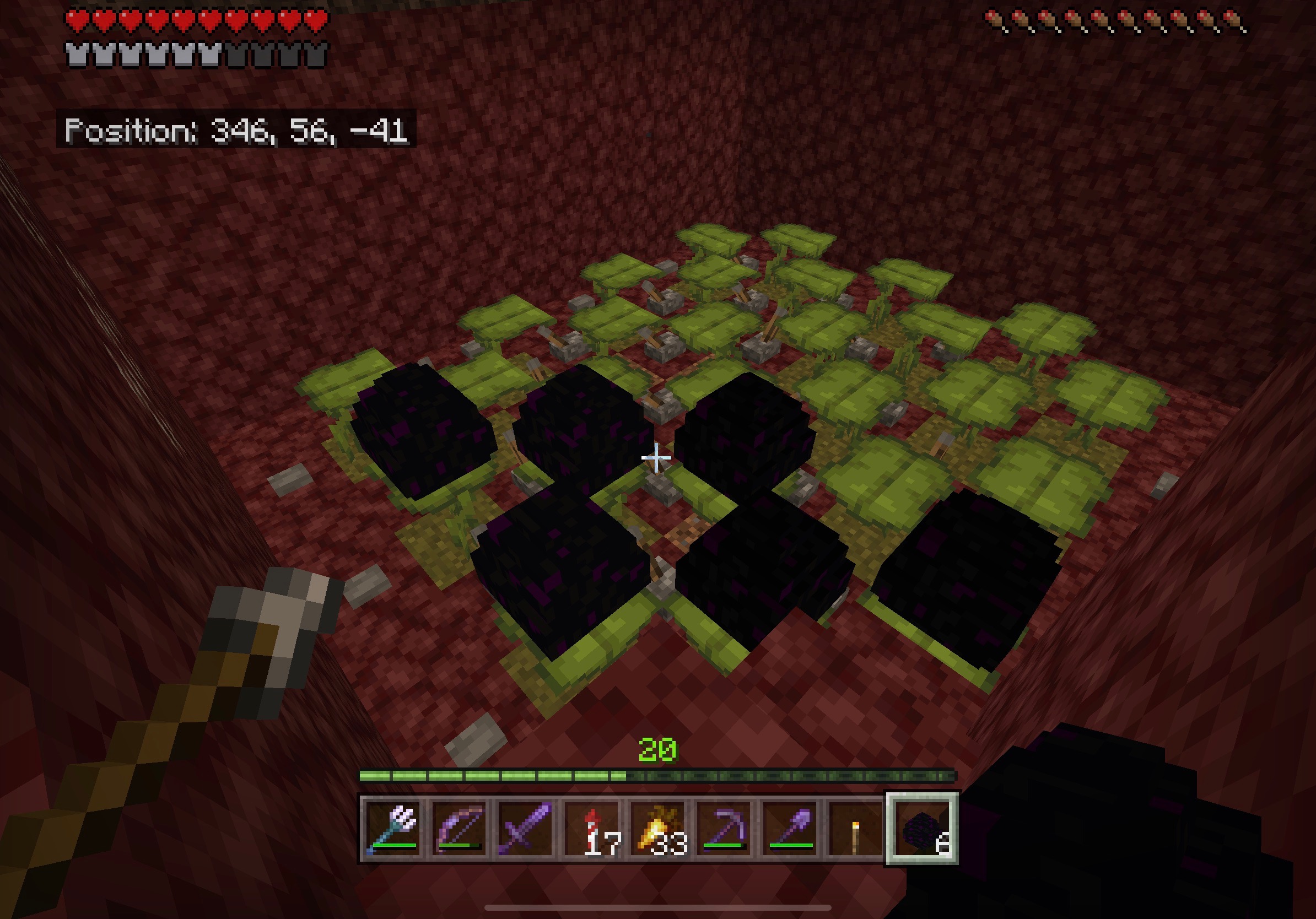Equip the enchanted pickaxe
This screenshot has height=919, width=1316.
pyautogui.click(x=725, y=829)
